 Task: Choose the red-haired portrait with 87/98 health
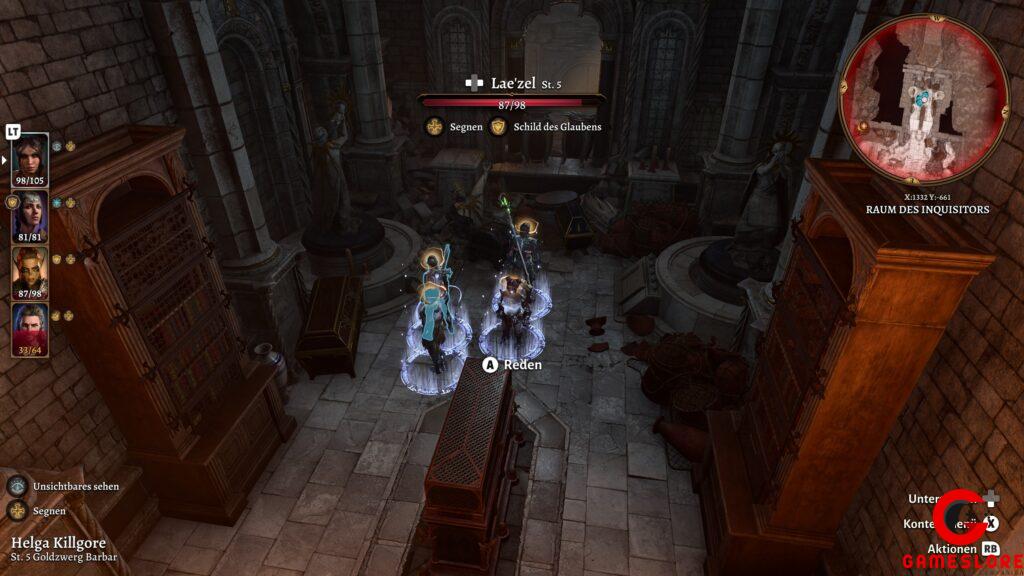pyautogui.click(x=29, y=273)
